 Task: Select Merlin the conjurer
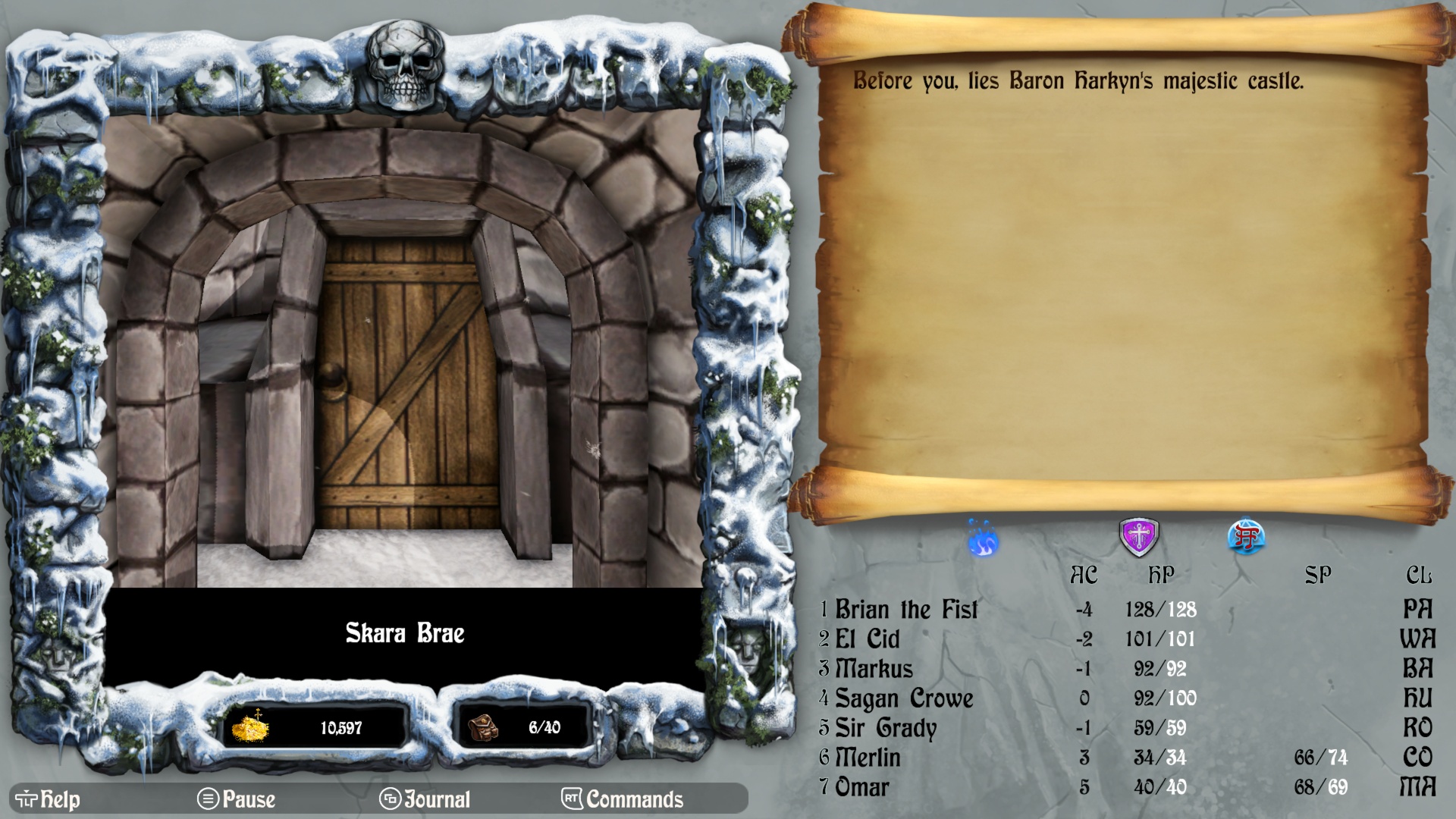[x=868, y=758]
